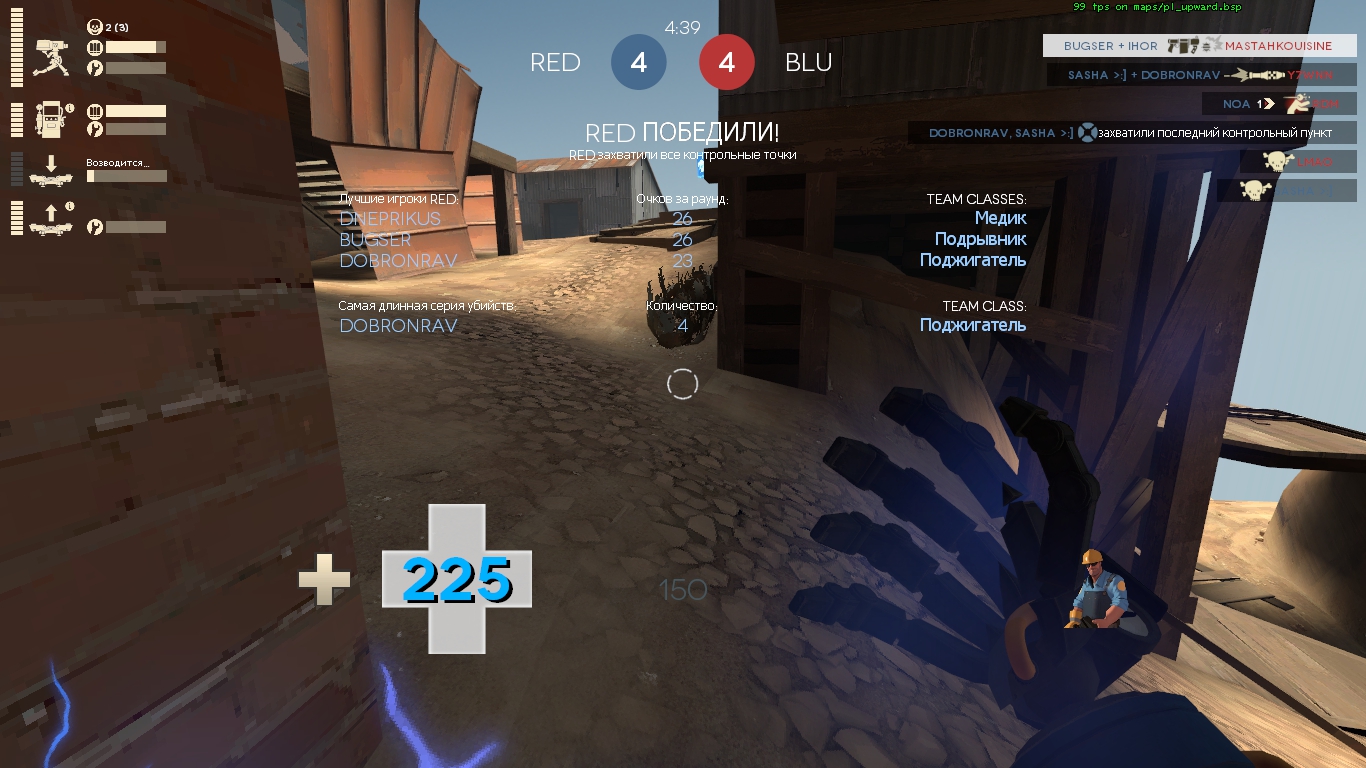Image resolution: width=1366 pixels, height=768 pixels.
Task: Click the teleporter entrance icon with down arrow
Action: 50,170
